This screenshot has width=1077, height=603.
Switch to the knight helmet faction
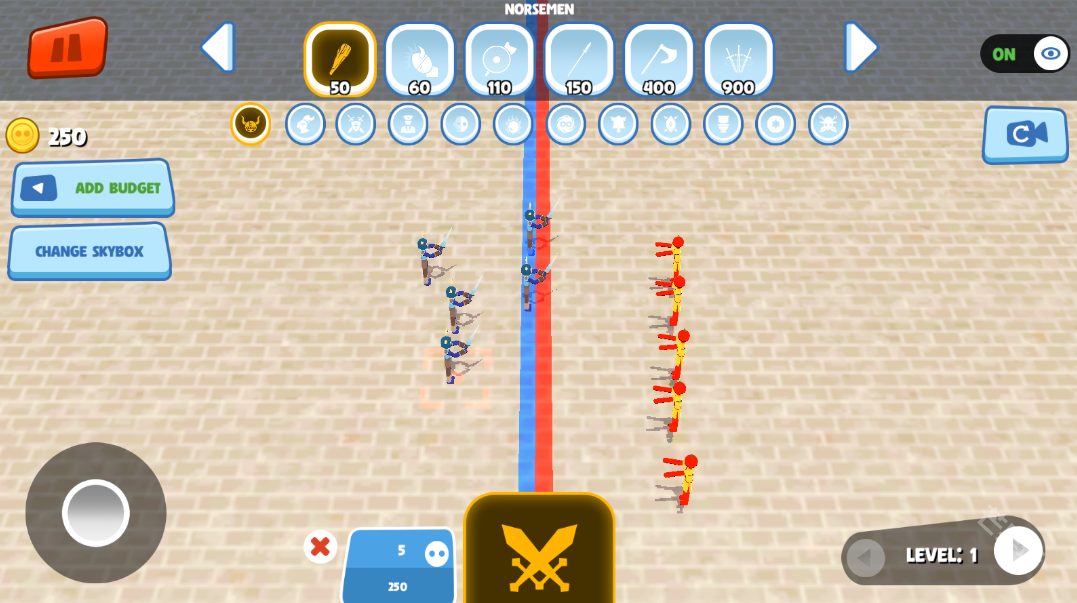pos(305,124)
